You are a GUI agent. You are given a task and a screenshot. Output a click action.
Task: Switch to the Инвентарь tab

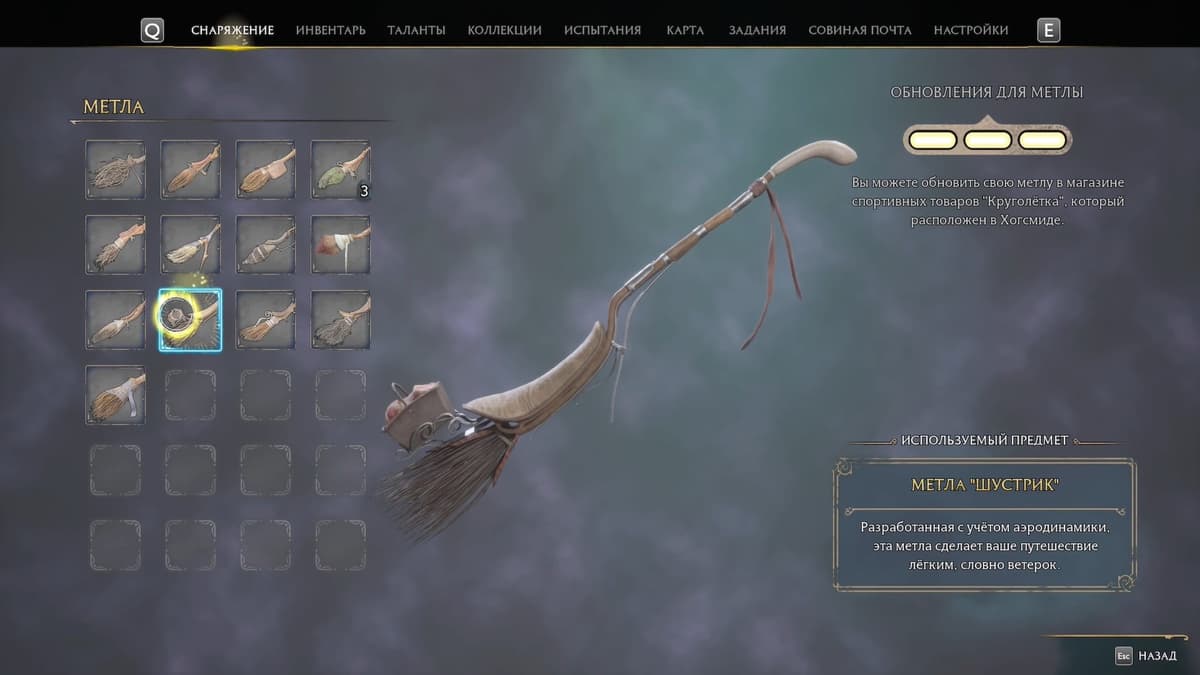click(x=330, y=30)
